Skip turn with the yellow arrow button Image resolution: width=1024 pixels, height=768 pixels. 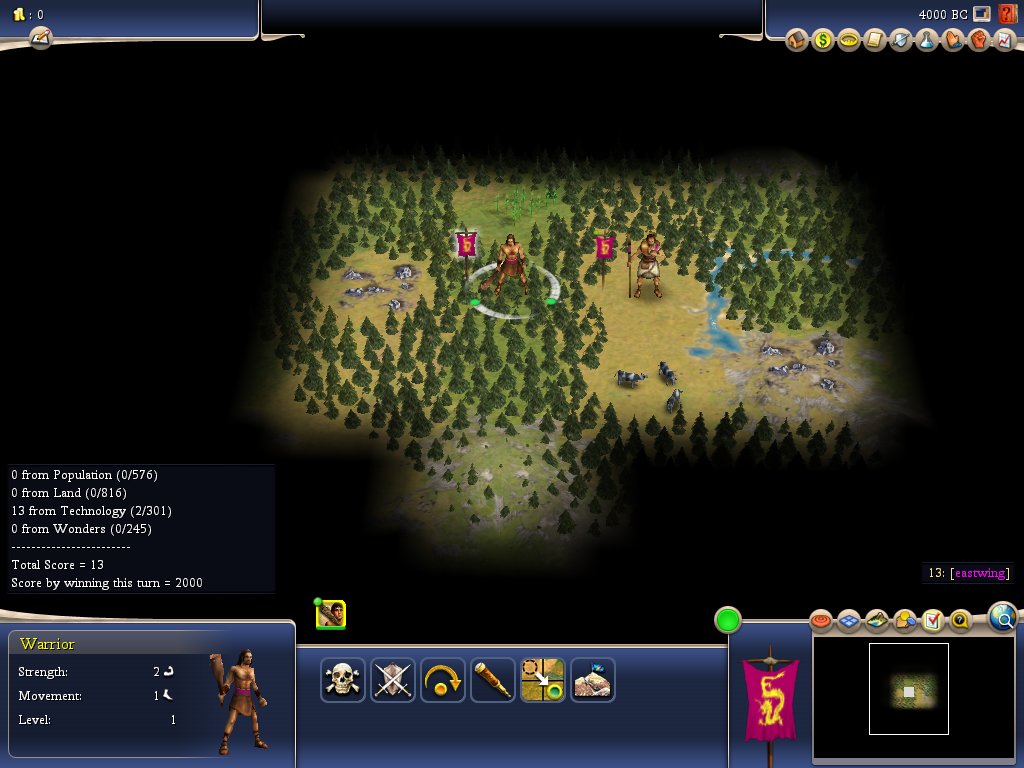(x=443, y=680)
